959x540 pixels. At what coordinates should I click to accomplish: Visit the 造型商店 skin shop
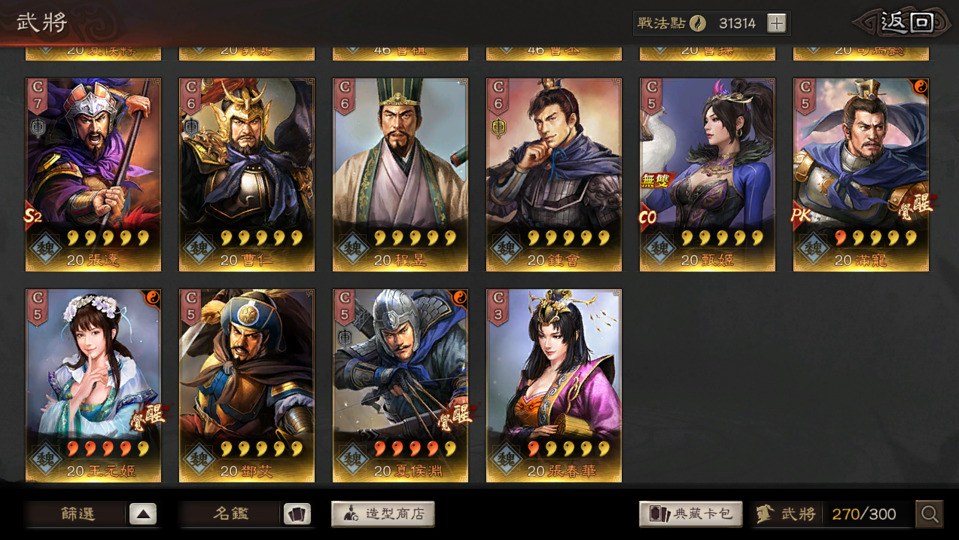tap(383, 514)
